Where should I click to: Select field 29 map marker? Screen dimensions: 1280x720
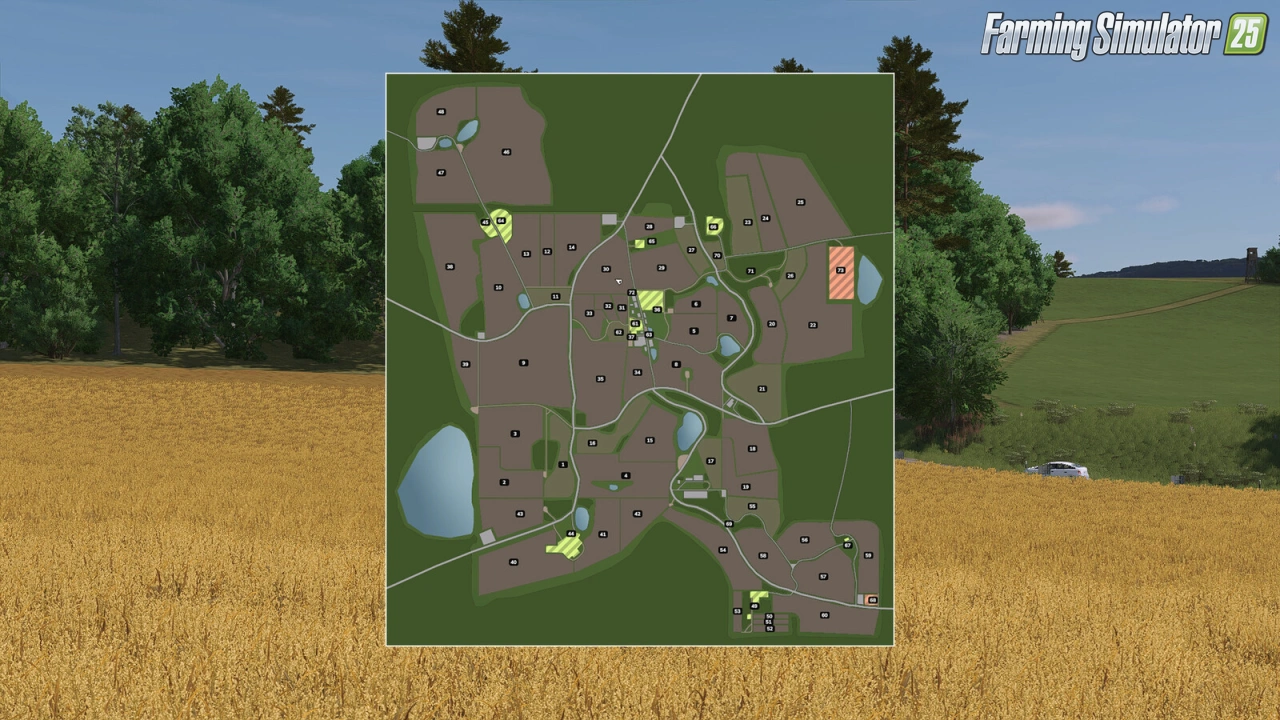pyautogui.click(x=662, y=268)
